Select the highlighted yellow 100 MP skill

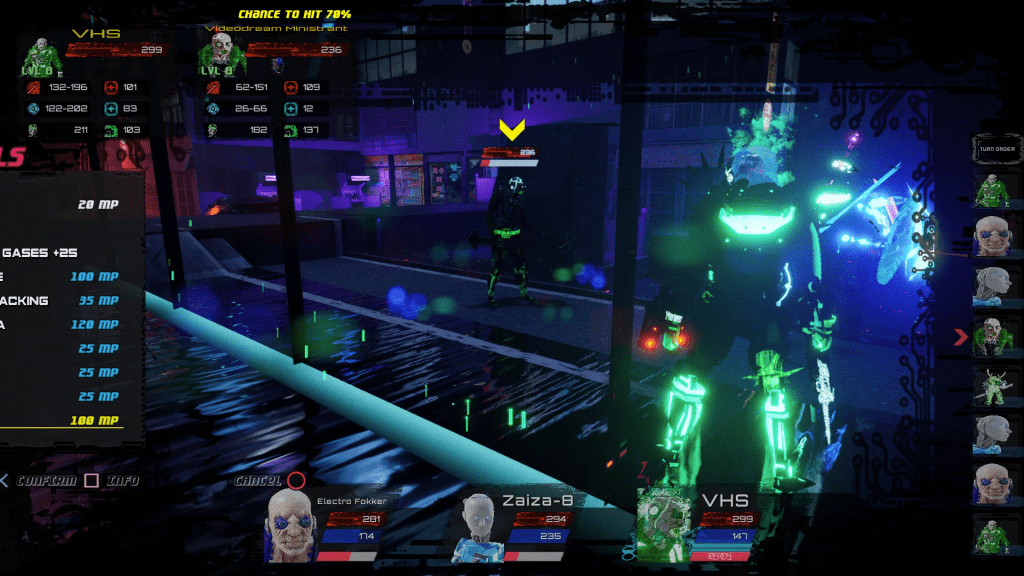tap(62, 420)
